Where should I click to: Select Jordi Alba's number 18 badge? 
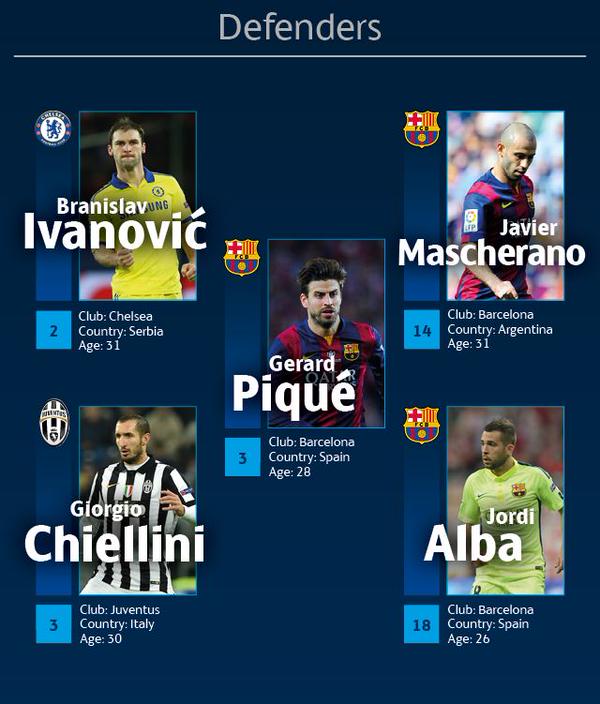[421, 625]
